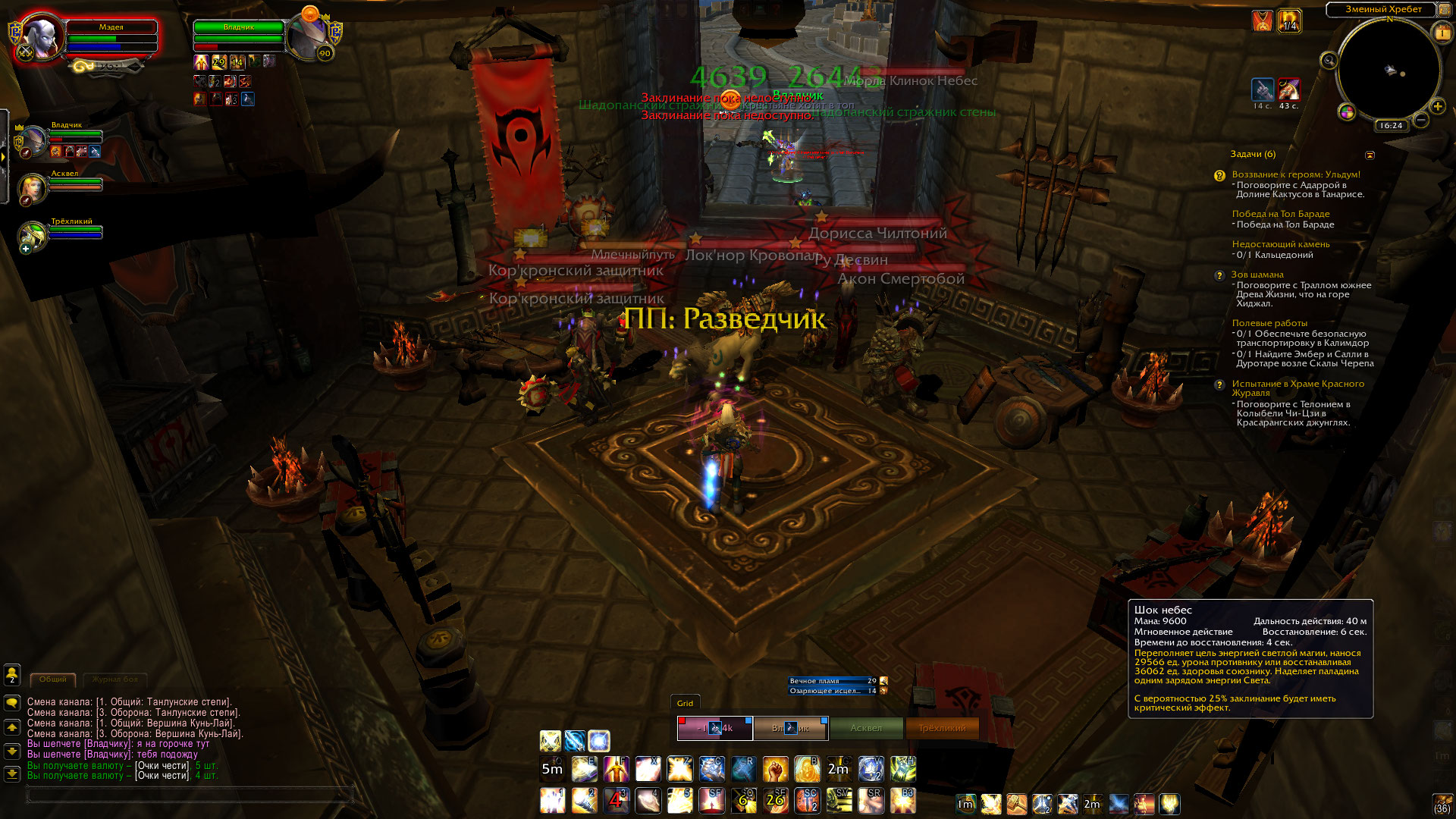Click the Grid raid frame tab
This screenshot has width=1456, height=819.
pos(685,703)
